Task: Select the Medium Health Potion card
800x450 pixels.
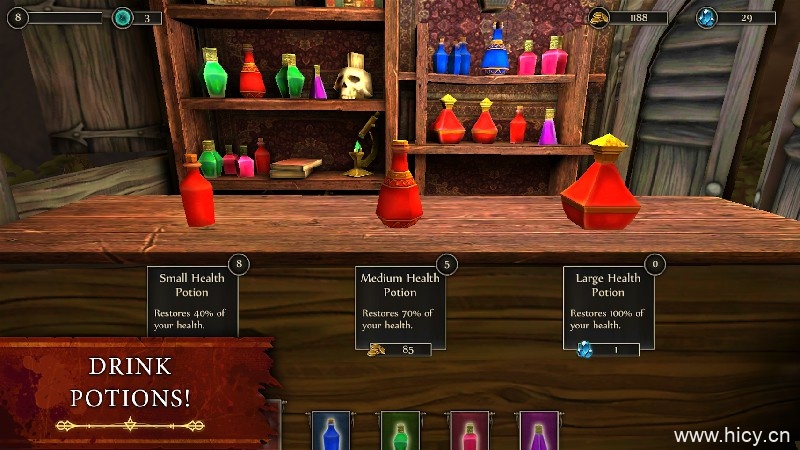Action: (400, 300)
